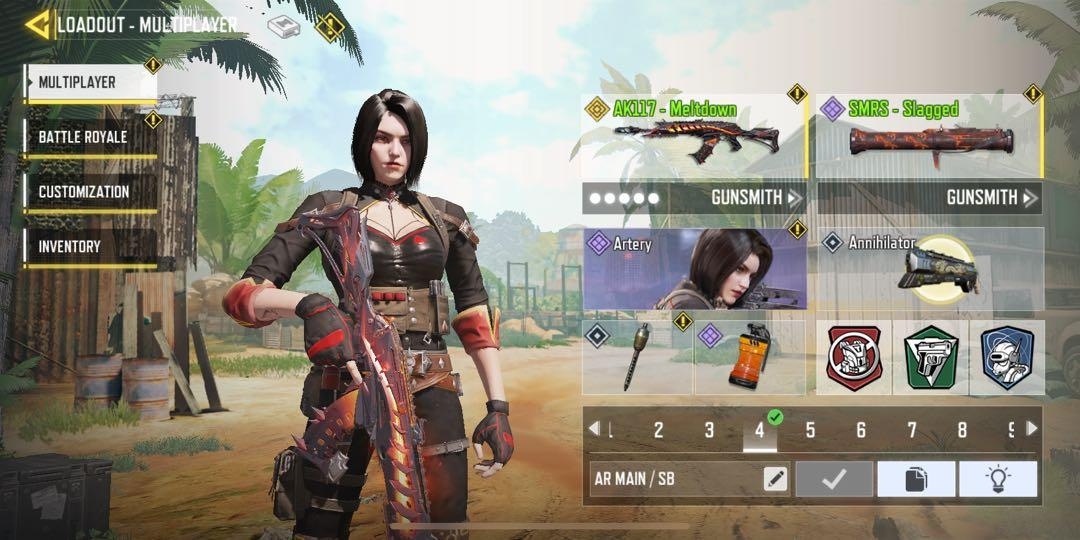Viewport: 1080px width, 540px height.
Task: Choose the SMRS - Slagged secondary weapon
Action: [930, 136]
